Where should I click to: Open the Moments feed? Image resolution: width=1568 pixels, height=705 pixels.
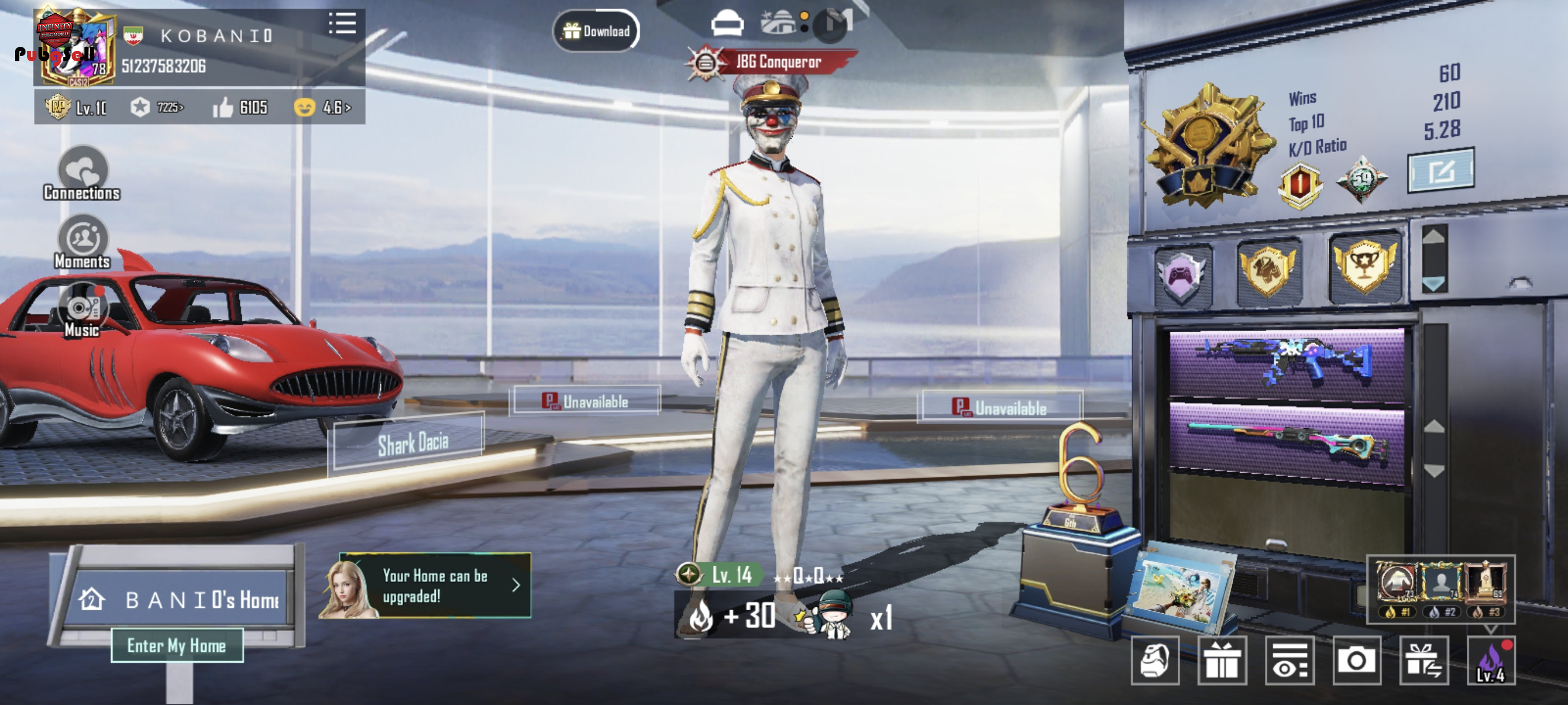pyautogui.click(x=82, y=243)
